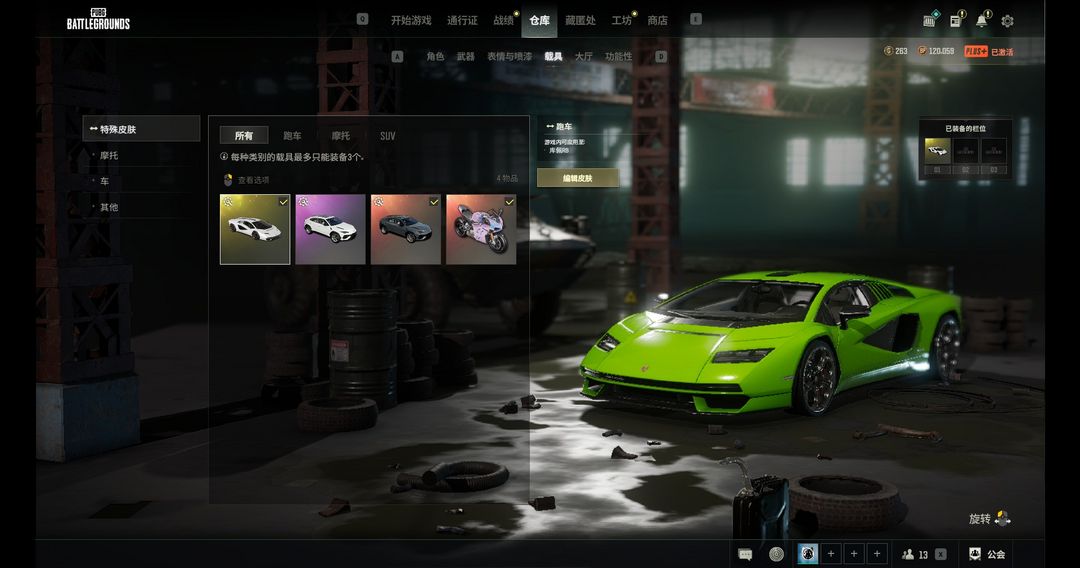
Task: Select the 角色 character sub-tab
Action: [x=435, y=57]
